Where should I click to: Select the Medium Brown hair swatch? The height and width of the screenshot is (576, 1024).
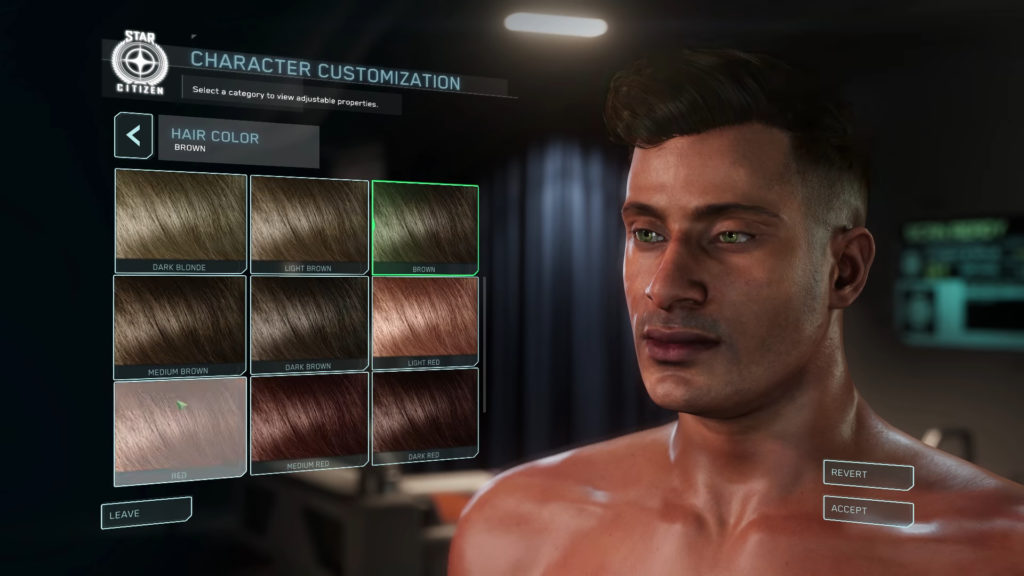coord(180,324)
